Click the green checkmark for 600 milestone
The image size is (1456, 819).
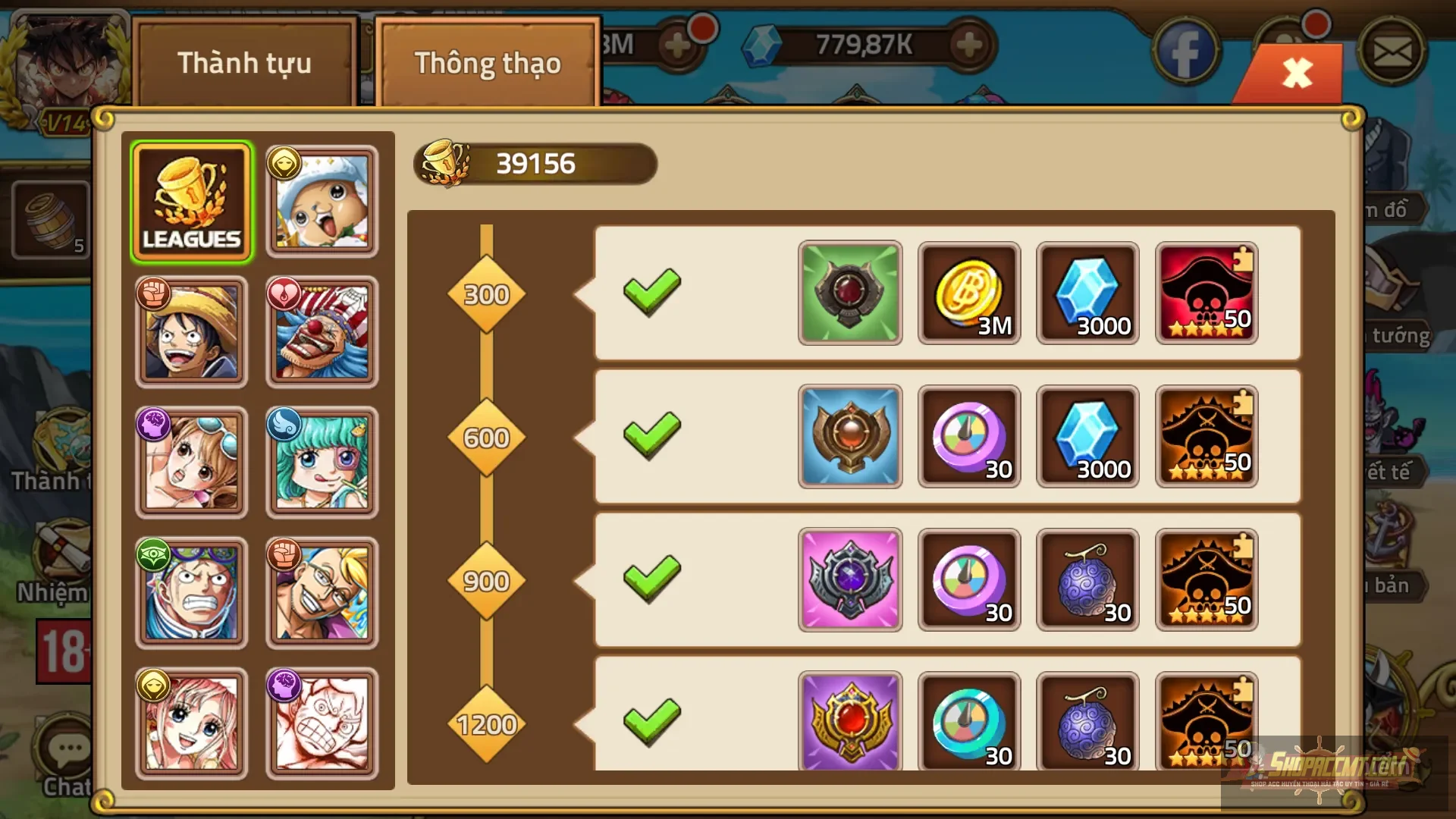[652, 436]
